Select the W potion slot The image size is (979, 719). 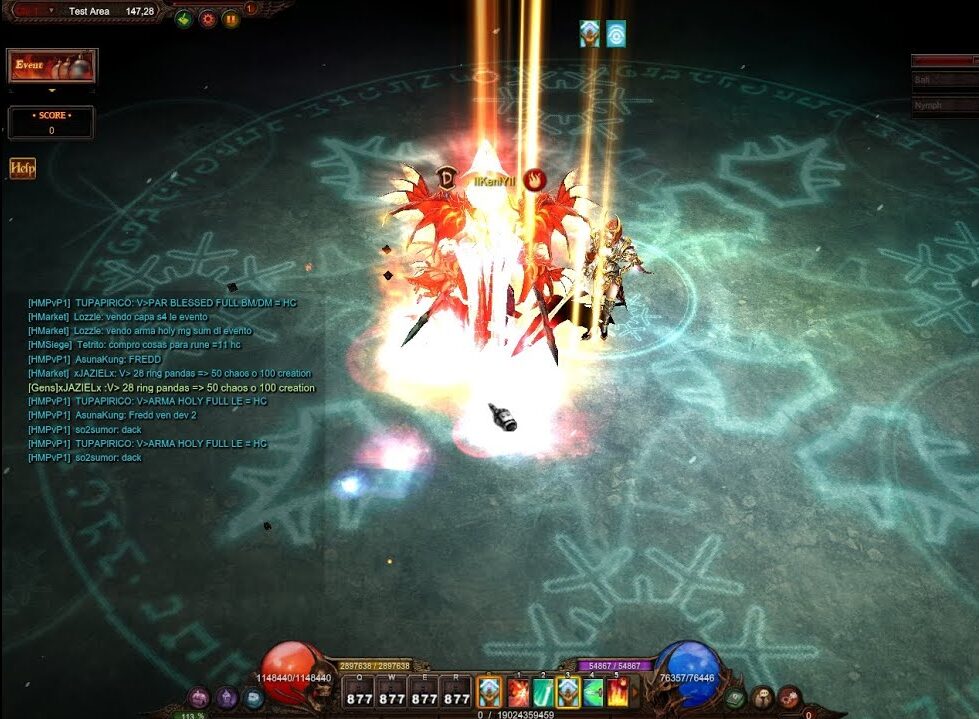[392, 692]
